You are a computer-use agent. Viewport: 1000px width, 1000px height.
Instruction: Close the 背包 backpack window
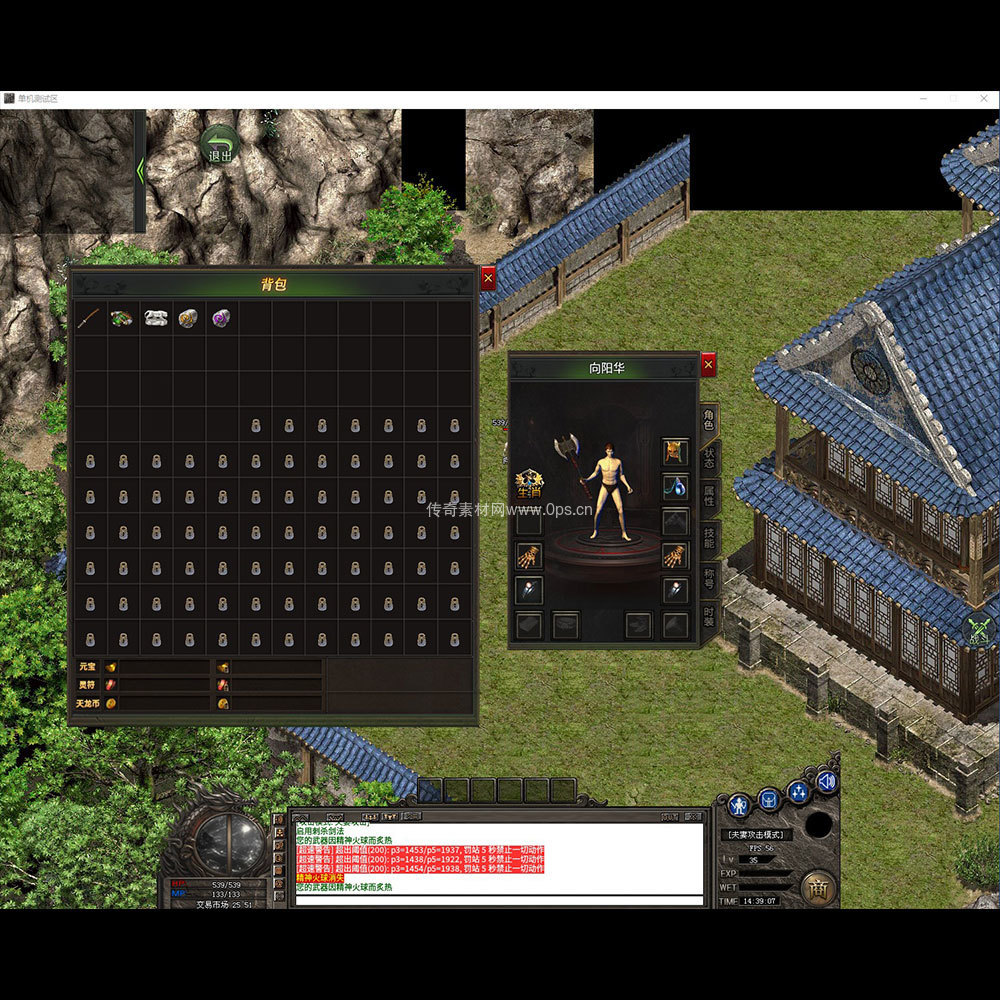point(488,278)
